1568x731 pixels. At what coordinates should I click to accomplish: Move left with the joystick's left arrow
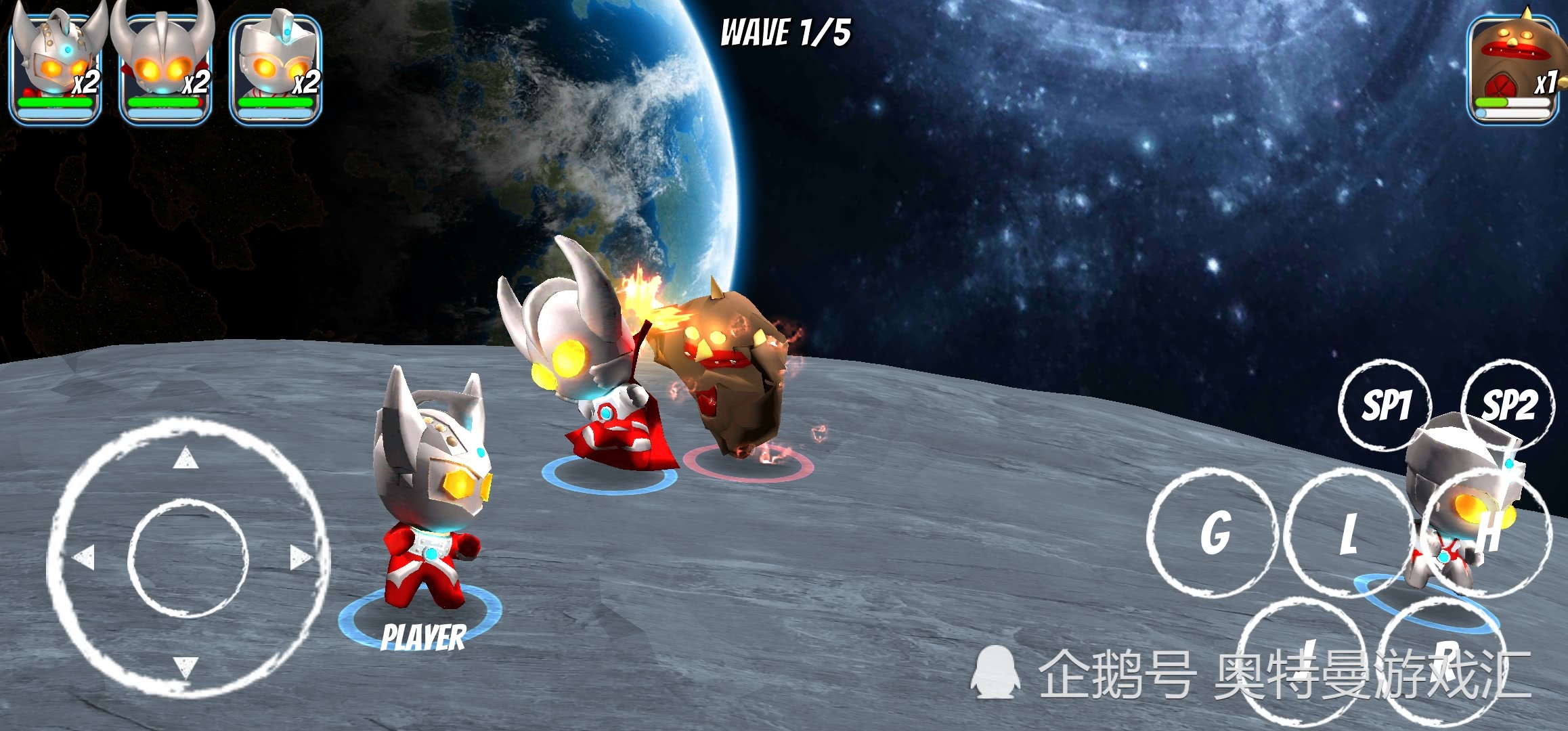pyautogui.click(x=84, y=558)
